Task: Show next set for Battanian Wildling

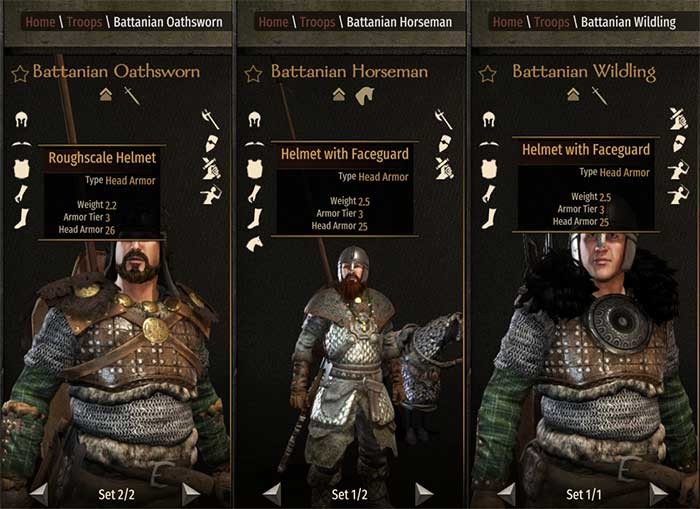Action: coord(658,493)
